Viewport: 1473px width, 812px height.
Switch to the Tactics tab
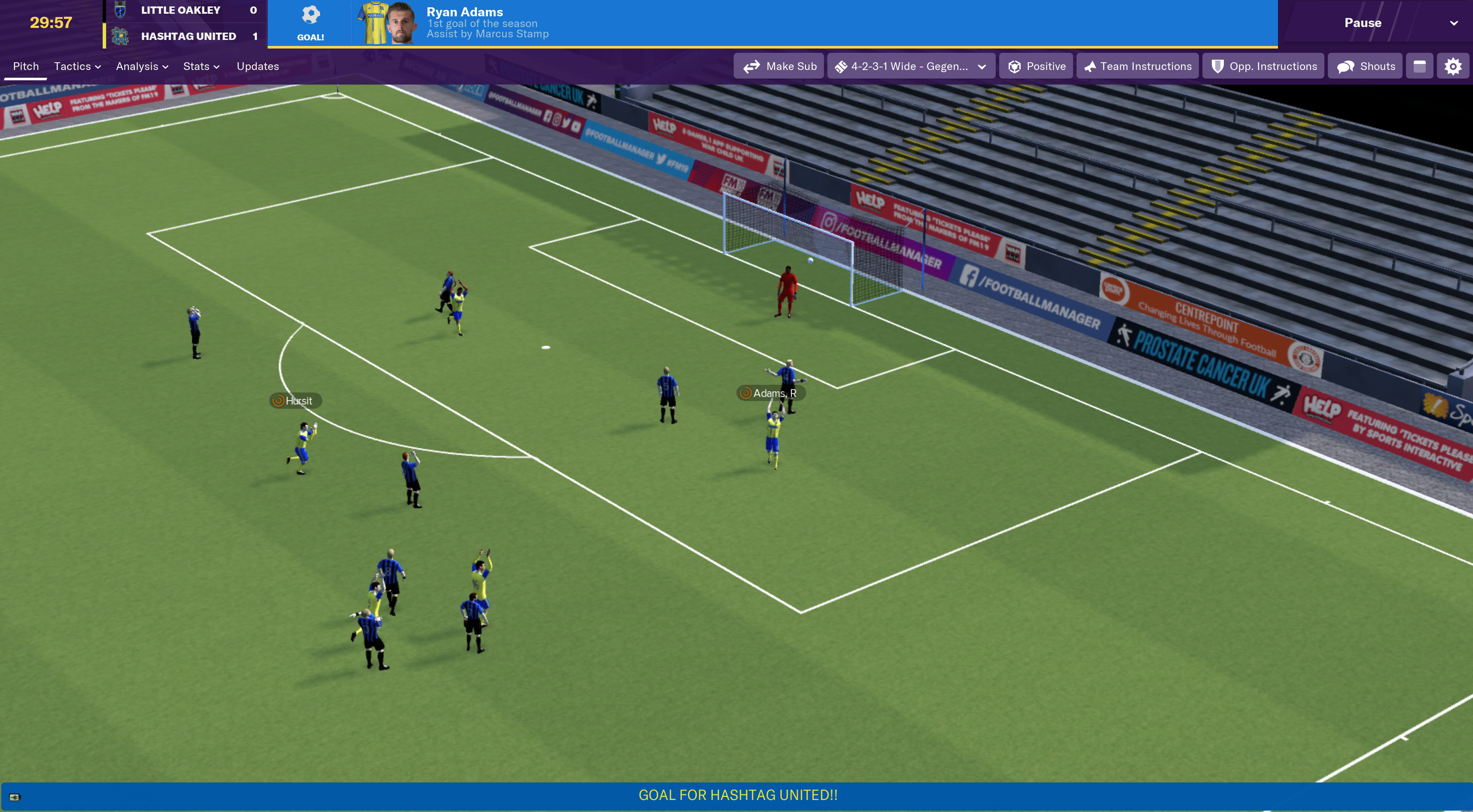[x=73, y=66]
